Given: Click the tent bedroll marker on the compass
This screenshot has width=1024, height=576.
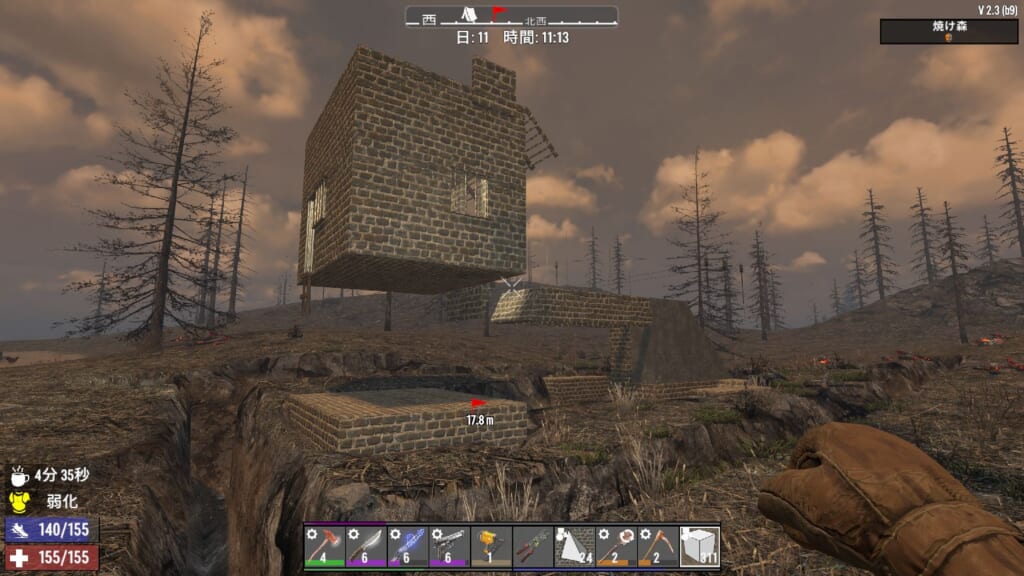Looking at the screenshot, I should tap(465, 14).
